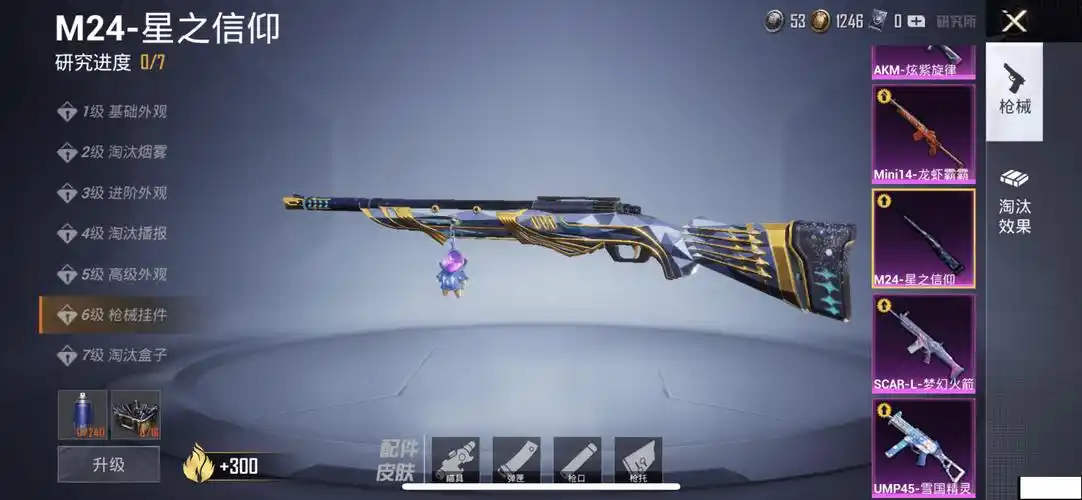
Task: Tap the 升级 upgrade button
Action: point(108,465)
